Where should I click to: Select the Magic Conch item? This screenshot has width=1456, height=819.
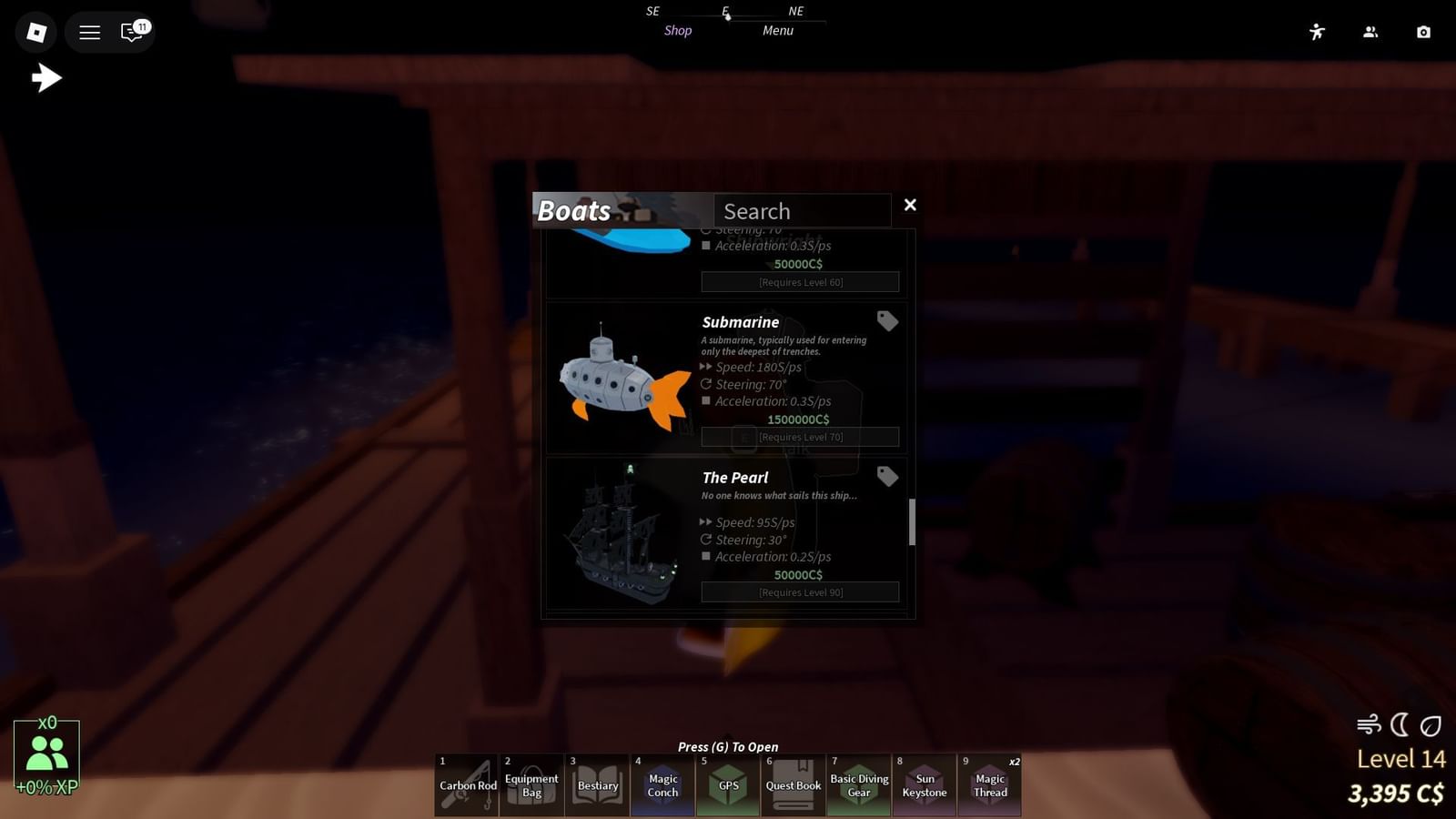[x=662, y=784]
